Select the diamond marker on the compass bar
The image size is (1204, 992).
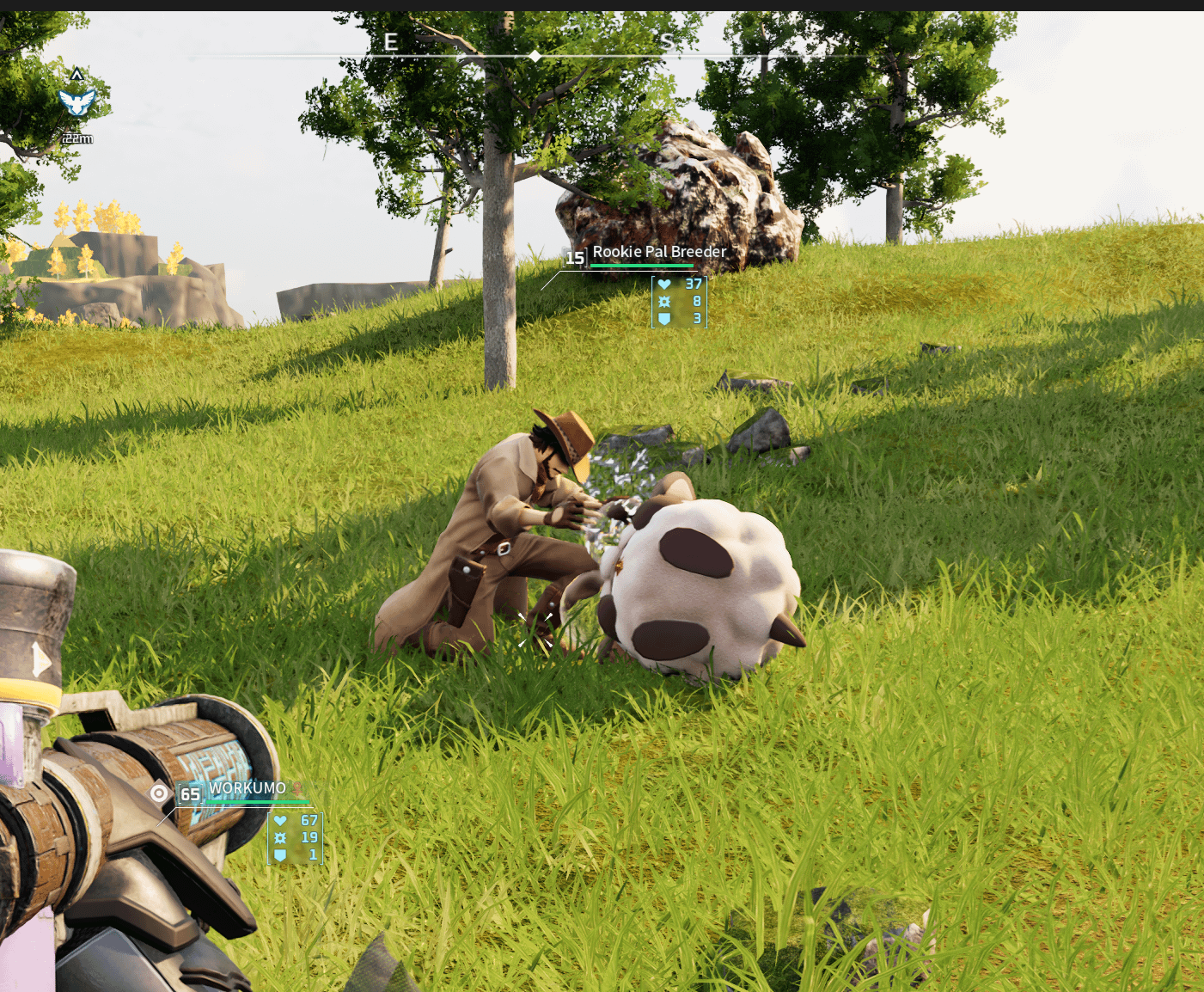(535, 56)
